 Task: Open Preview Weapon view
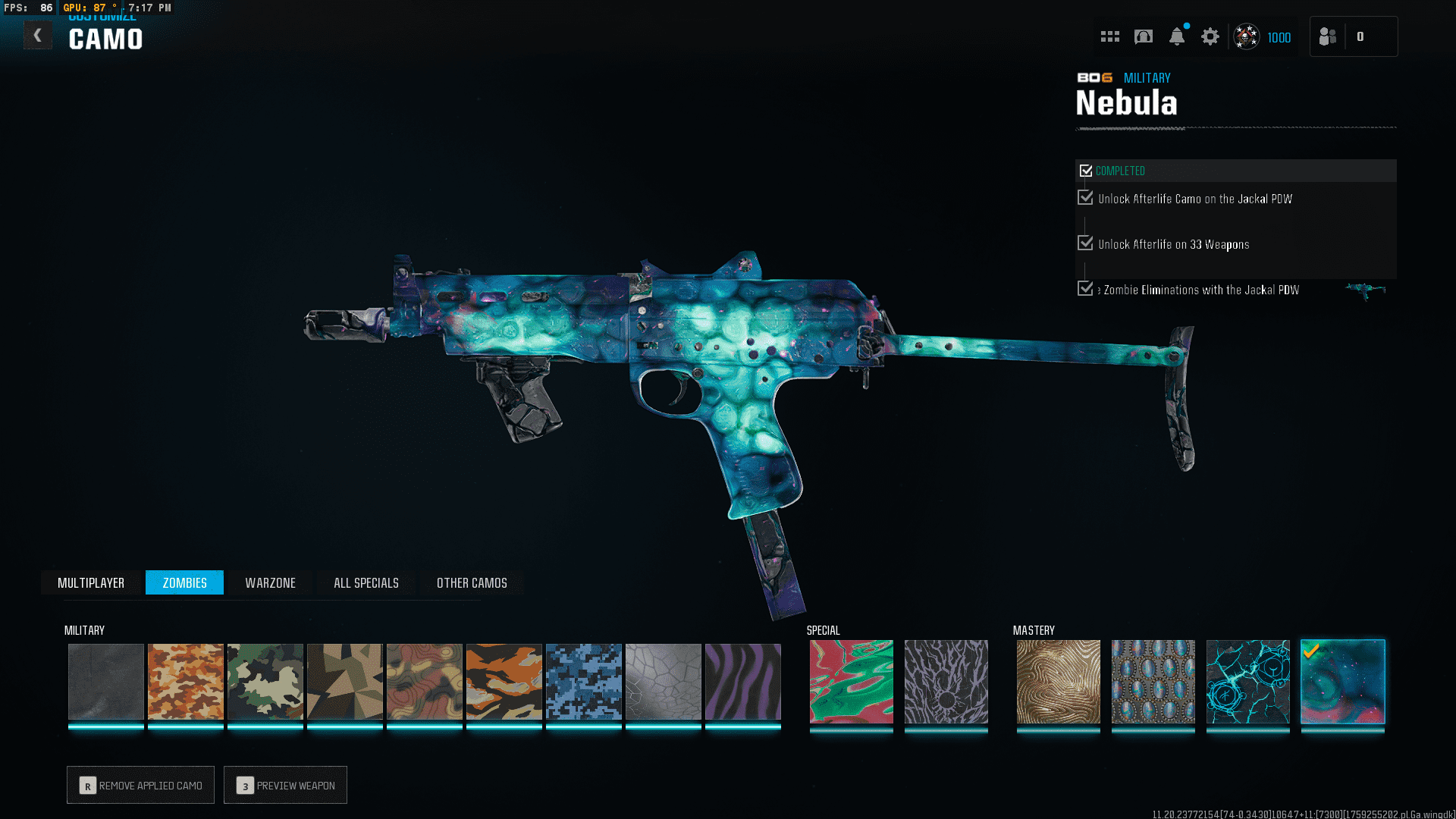[x=286, y=785]
